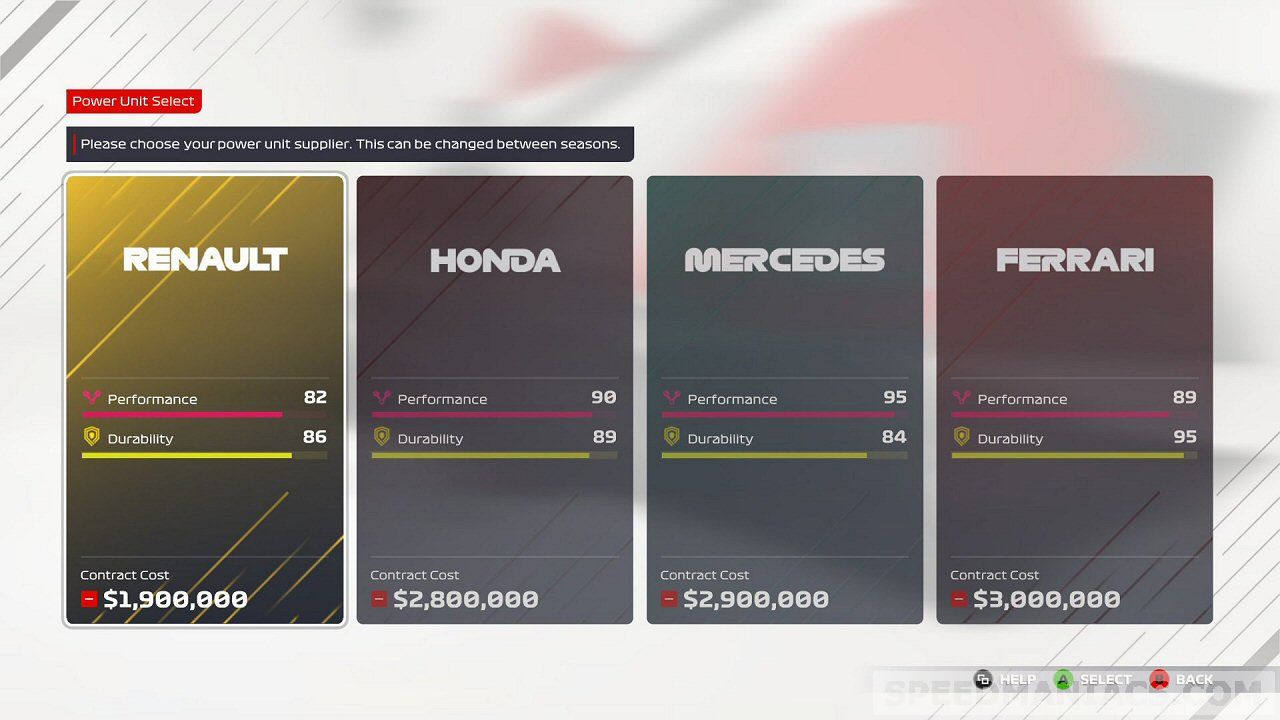This screenshot has width=1280, height=720.
Task: Click the Performance icon on the Ferrari card
Action: click(960, 398)
